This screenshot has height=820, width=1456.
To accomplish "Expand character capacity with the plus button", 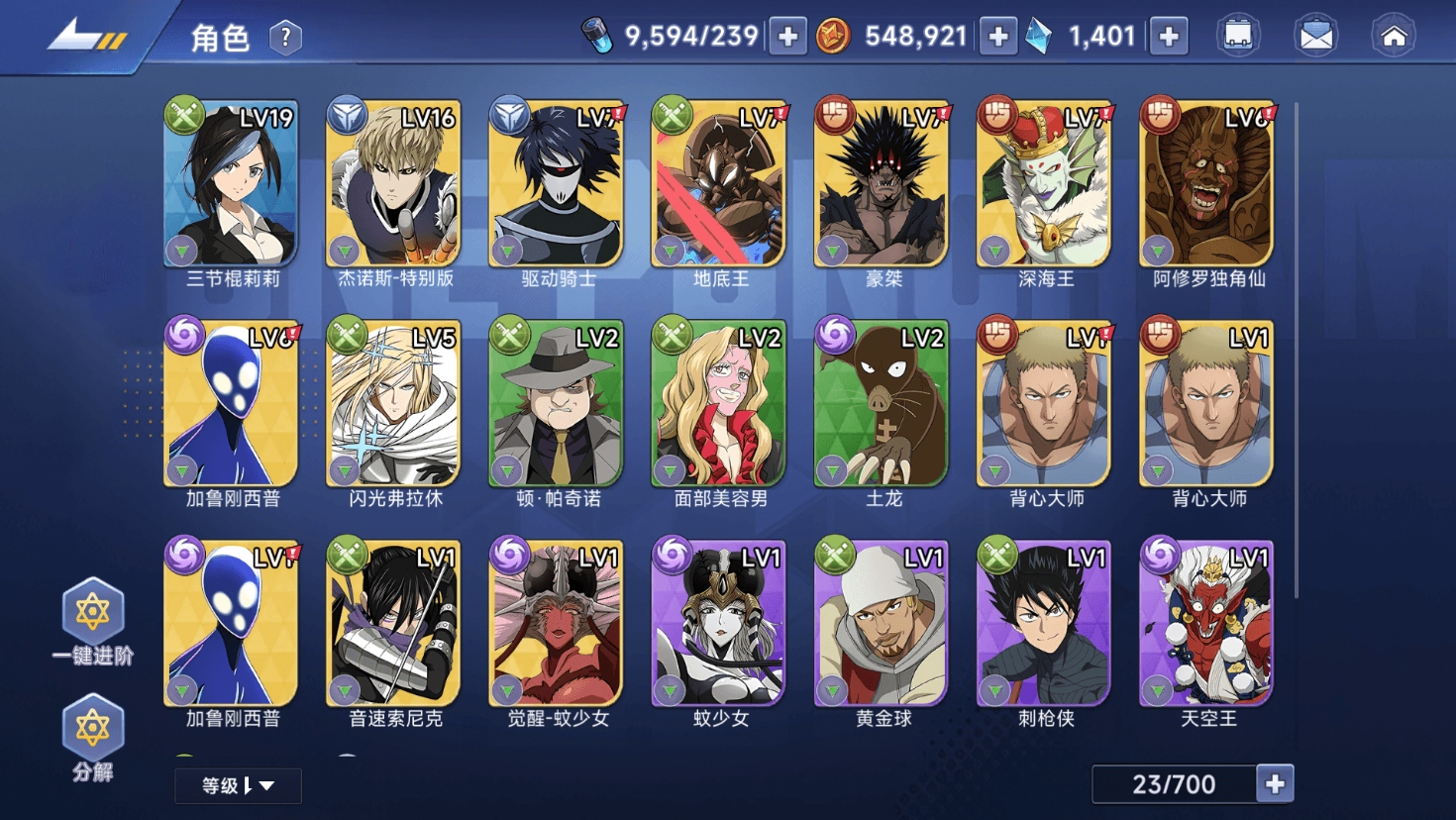I will (1275, 784).
